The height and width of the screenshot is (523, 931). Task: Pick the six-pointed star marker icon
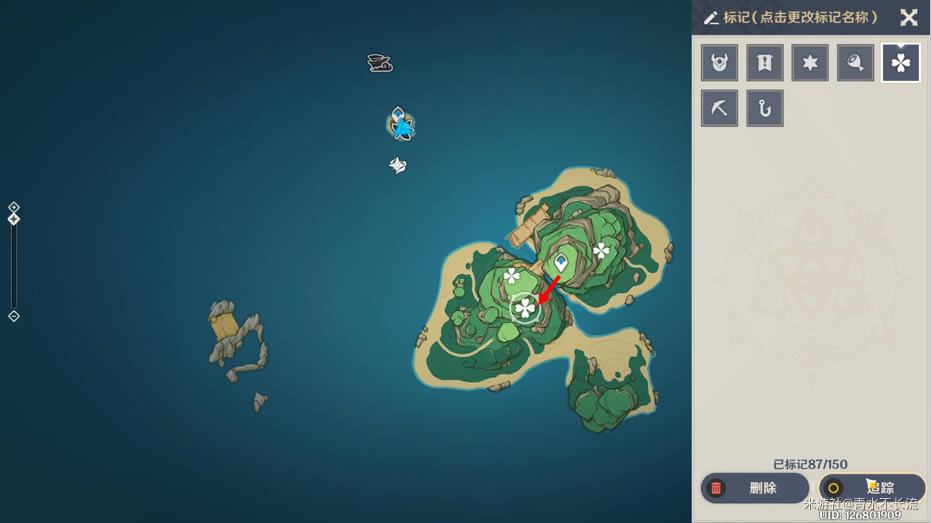pyautogui.click(x=810, y=63)
